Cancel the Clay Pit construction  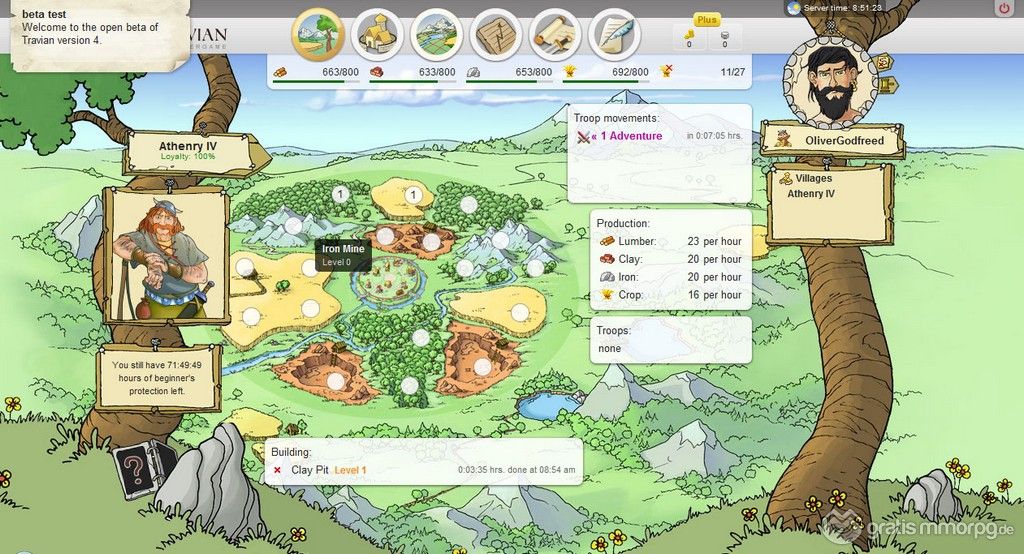(x=277, y=469)
